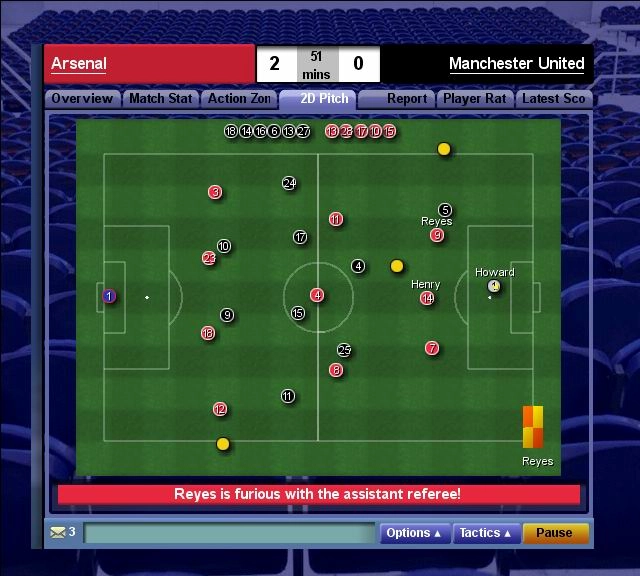Switch to Latest Scores tab
Viewport: 640px width, 576px height.
pyautogui.click(x=554, y=99)
